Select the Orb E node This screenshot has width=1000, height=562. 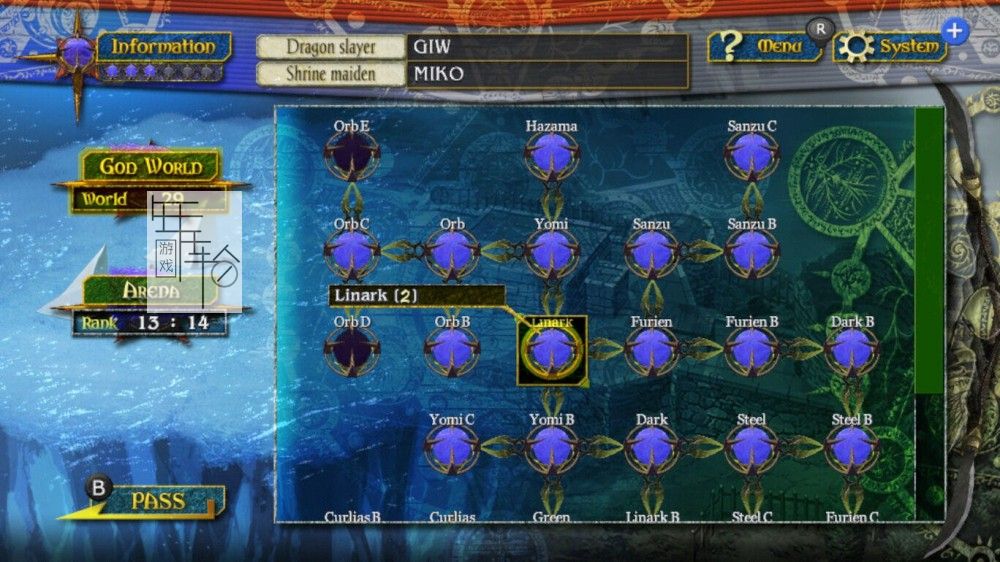[351, 154]
